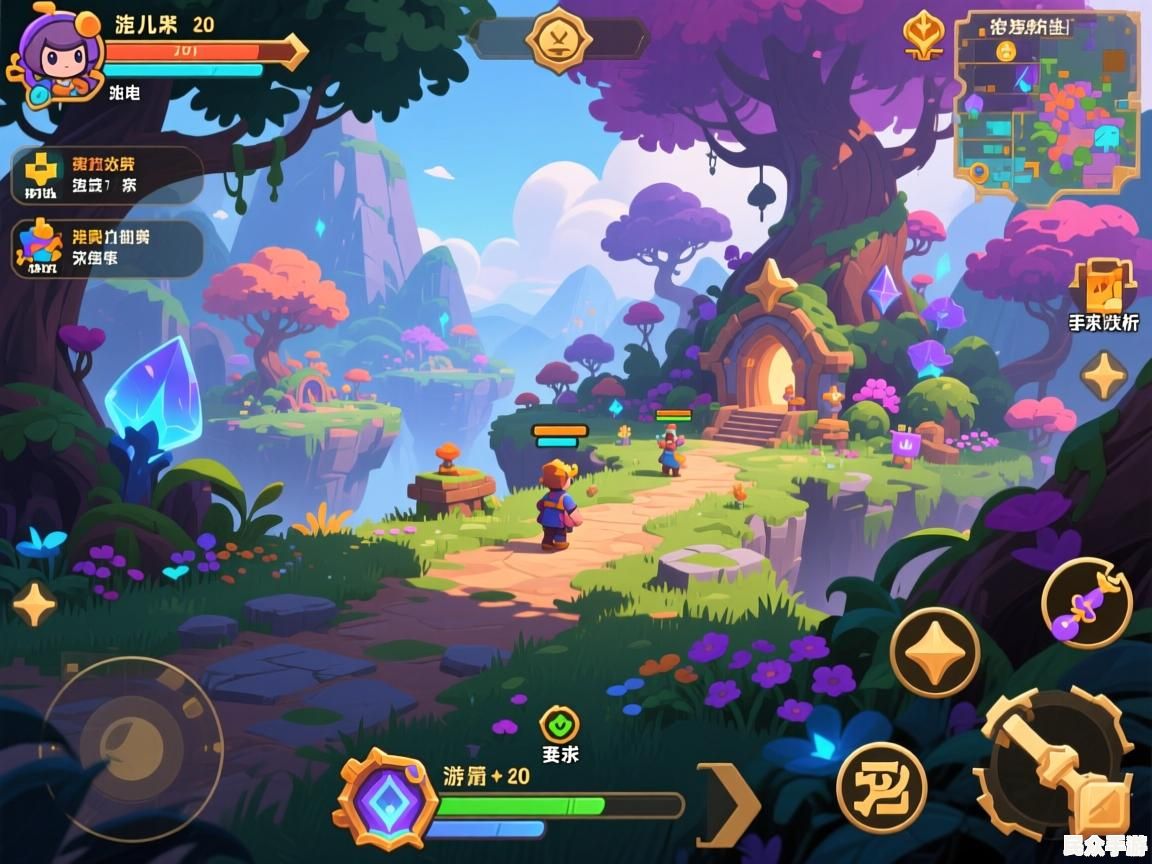Open the second quest tracker with gift icon
The image size is (1152, 864).
(106, 249)
